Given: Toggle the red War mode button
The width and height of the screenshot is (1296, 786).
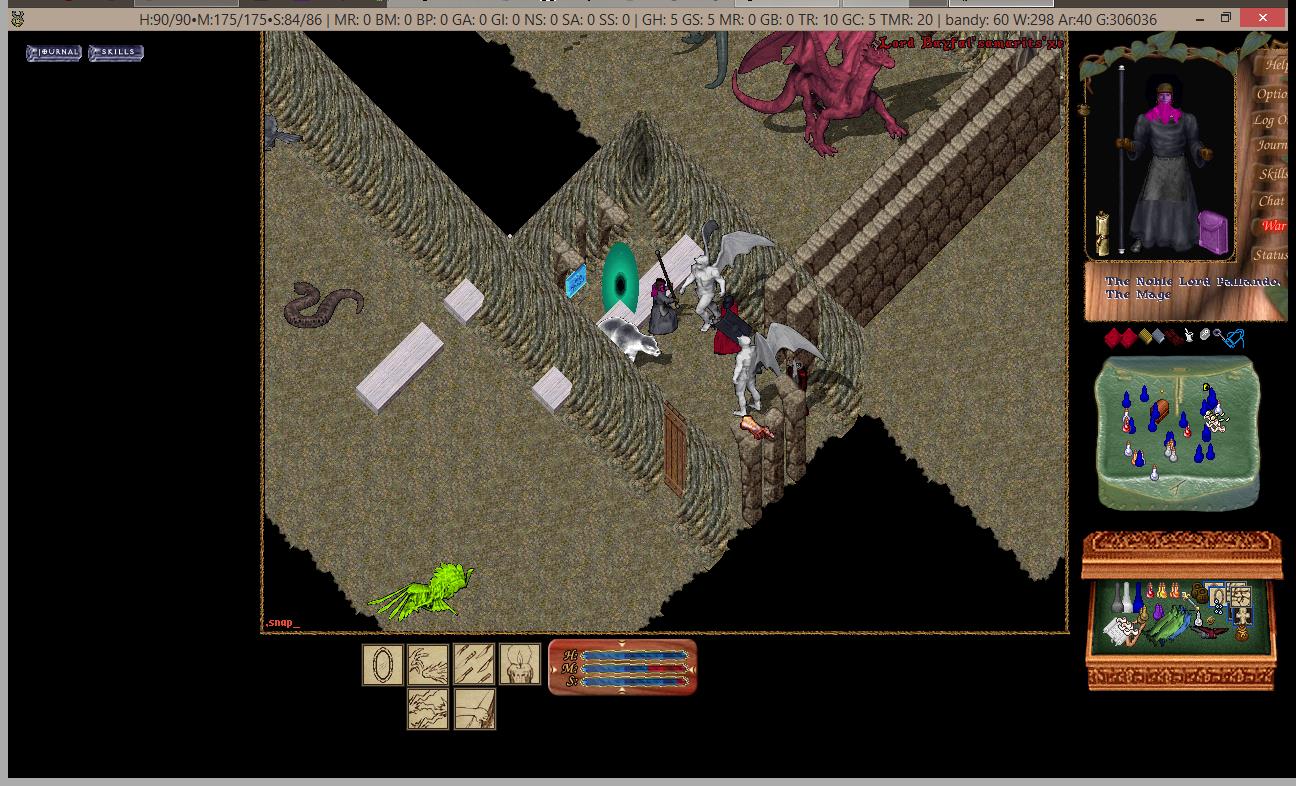Looking at the screenshot, I should (1272, 226).
